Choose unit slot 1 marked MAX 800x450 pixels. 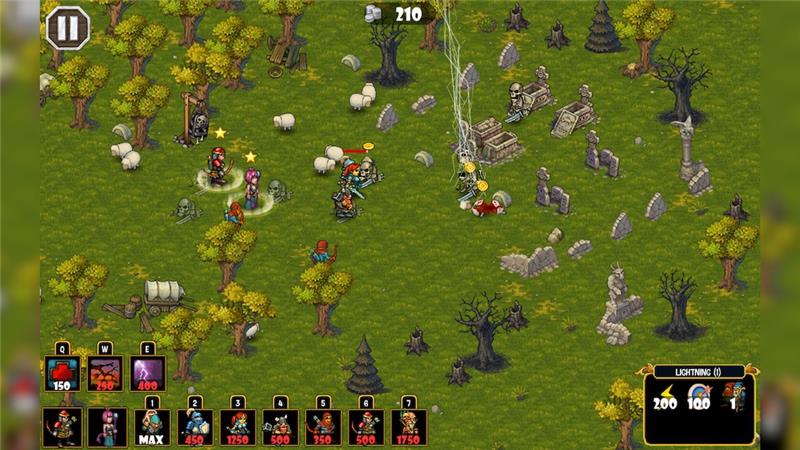(152, 427)
